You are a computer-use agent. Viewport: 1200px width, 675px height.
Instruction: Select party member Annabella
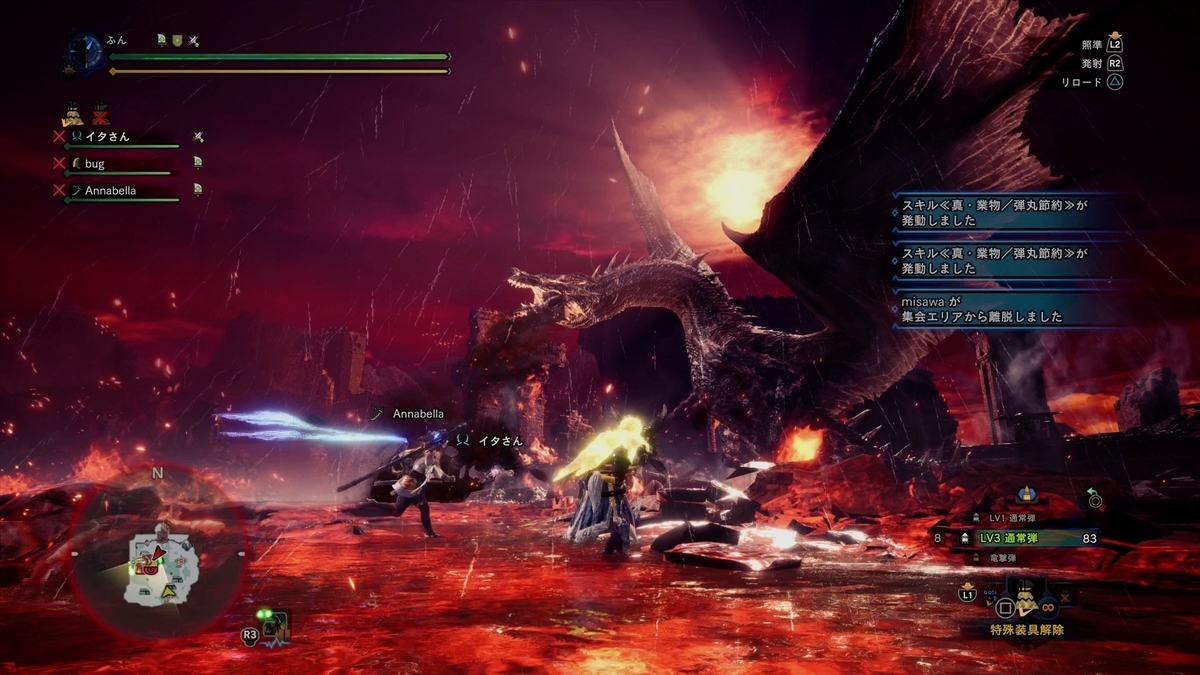pyautogui.click(x=110, y=190)
